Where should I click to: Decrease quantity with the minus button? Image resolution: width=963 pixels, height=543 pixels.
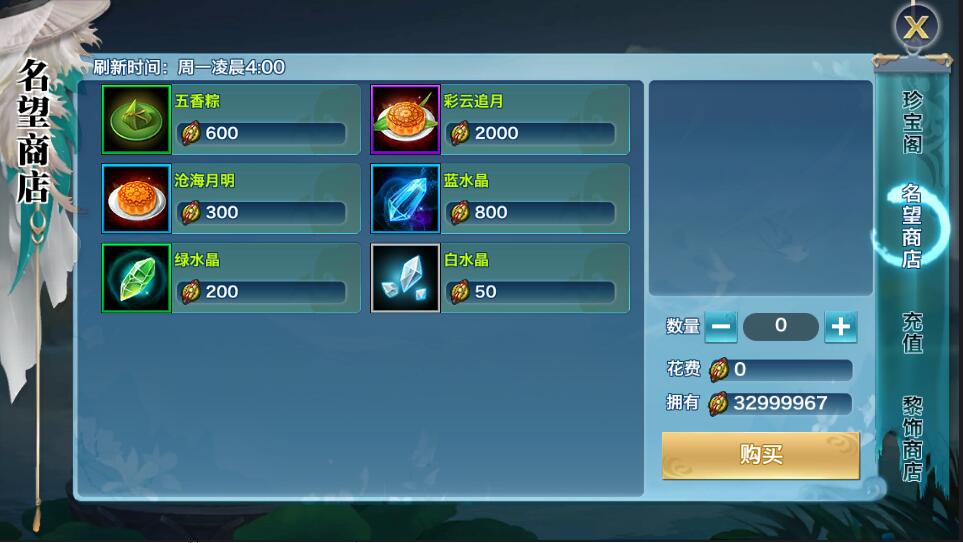(x=721, y=326)
